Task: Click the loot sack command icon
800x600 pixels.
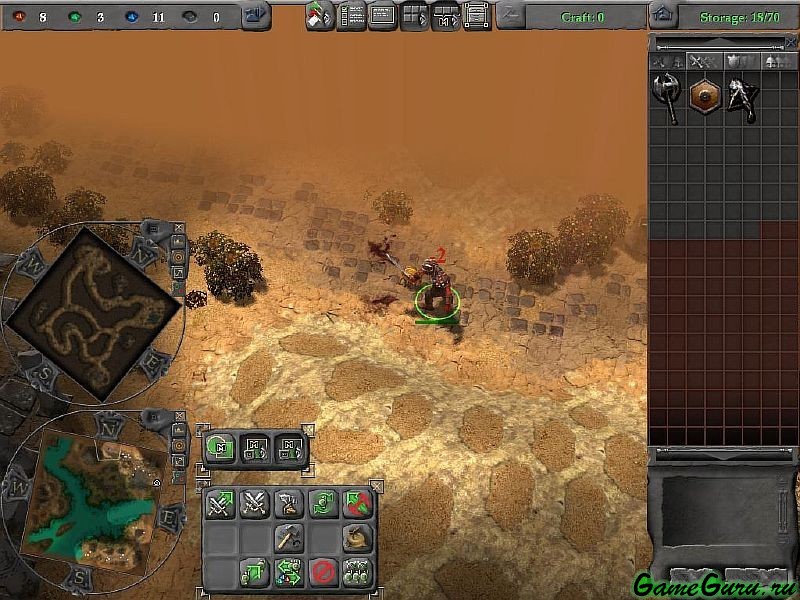Action: 357,538
